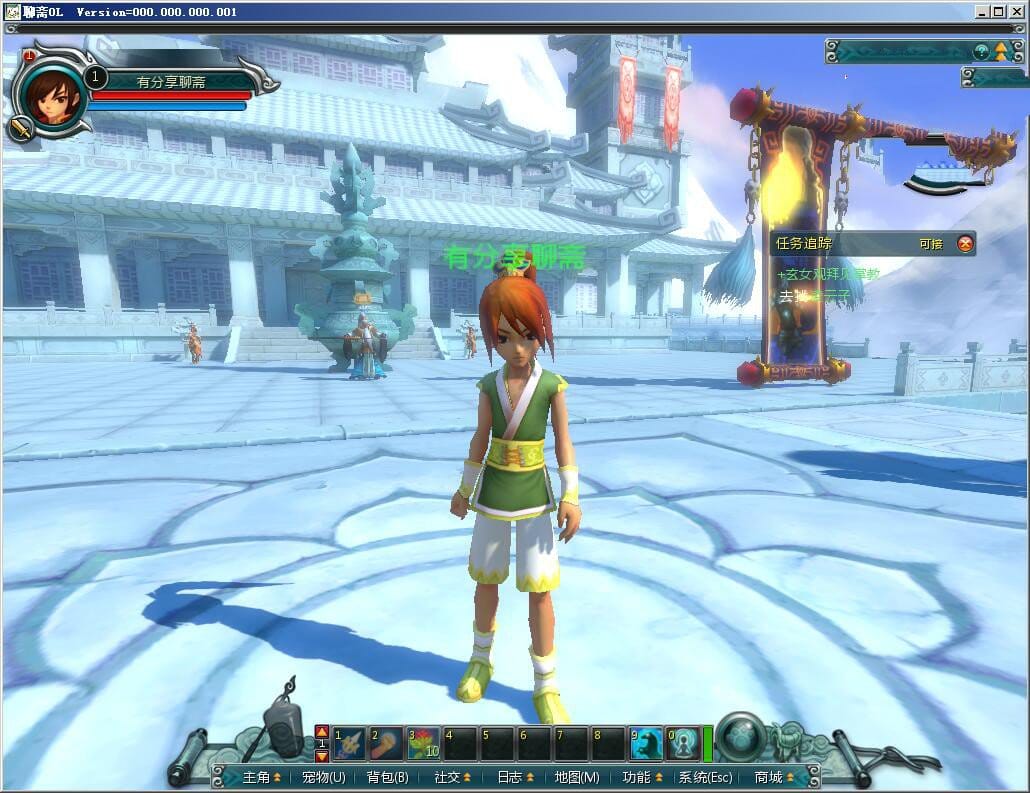Click the question mark help icon
Screen dimensions: 1030x793
coord(981,51)
